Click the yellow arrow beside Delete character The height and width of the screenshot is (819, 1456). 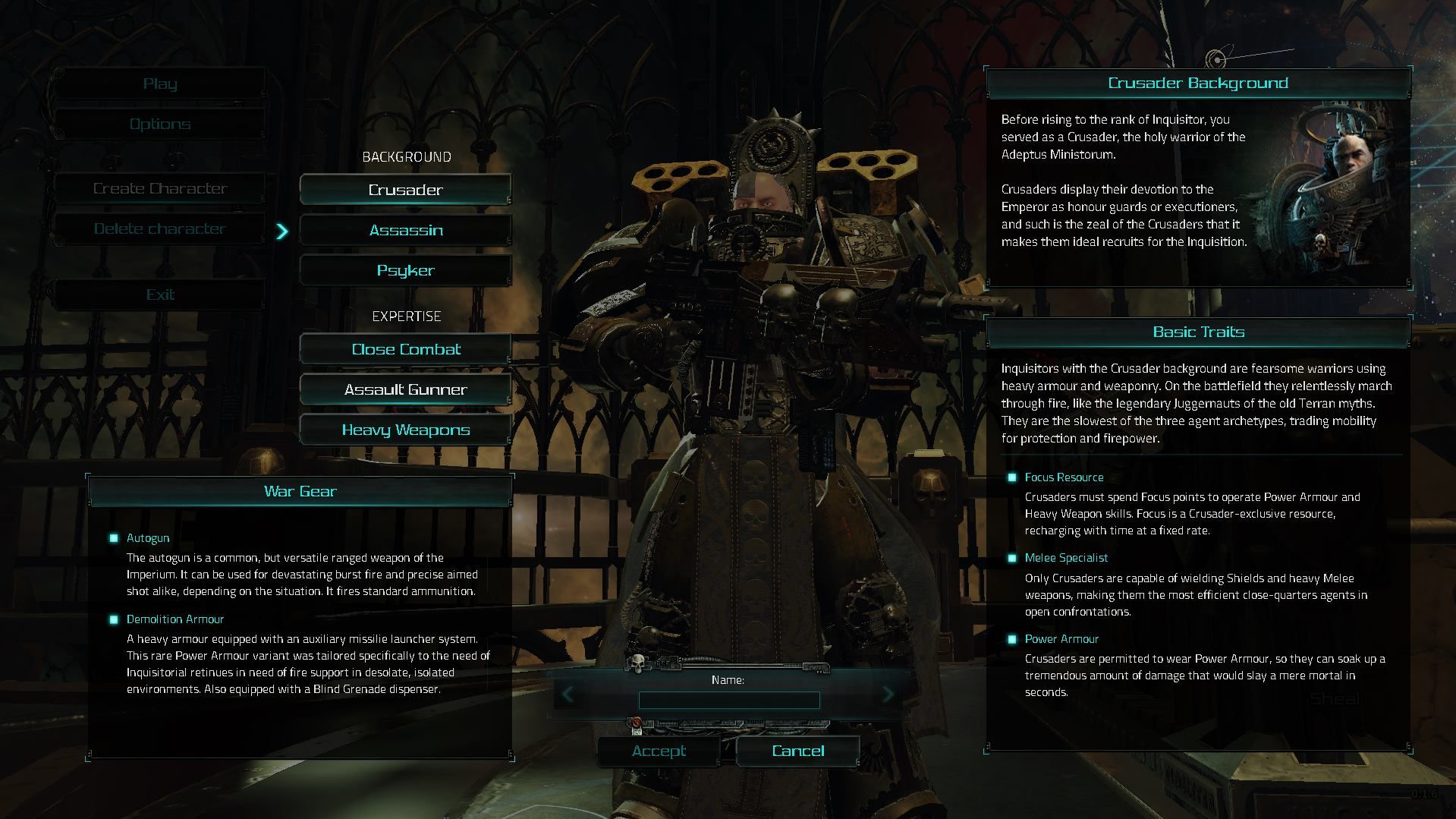pos(283,232)
